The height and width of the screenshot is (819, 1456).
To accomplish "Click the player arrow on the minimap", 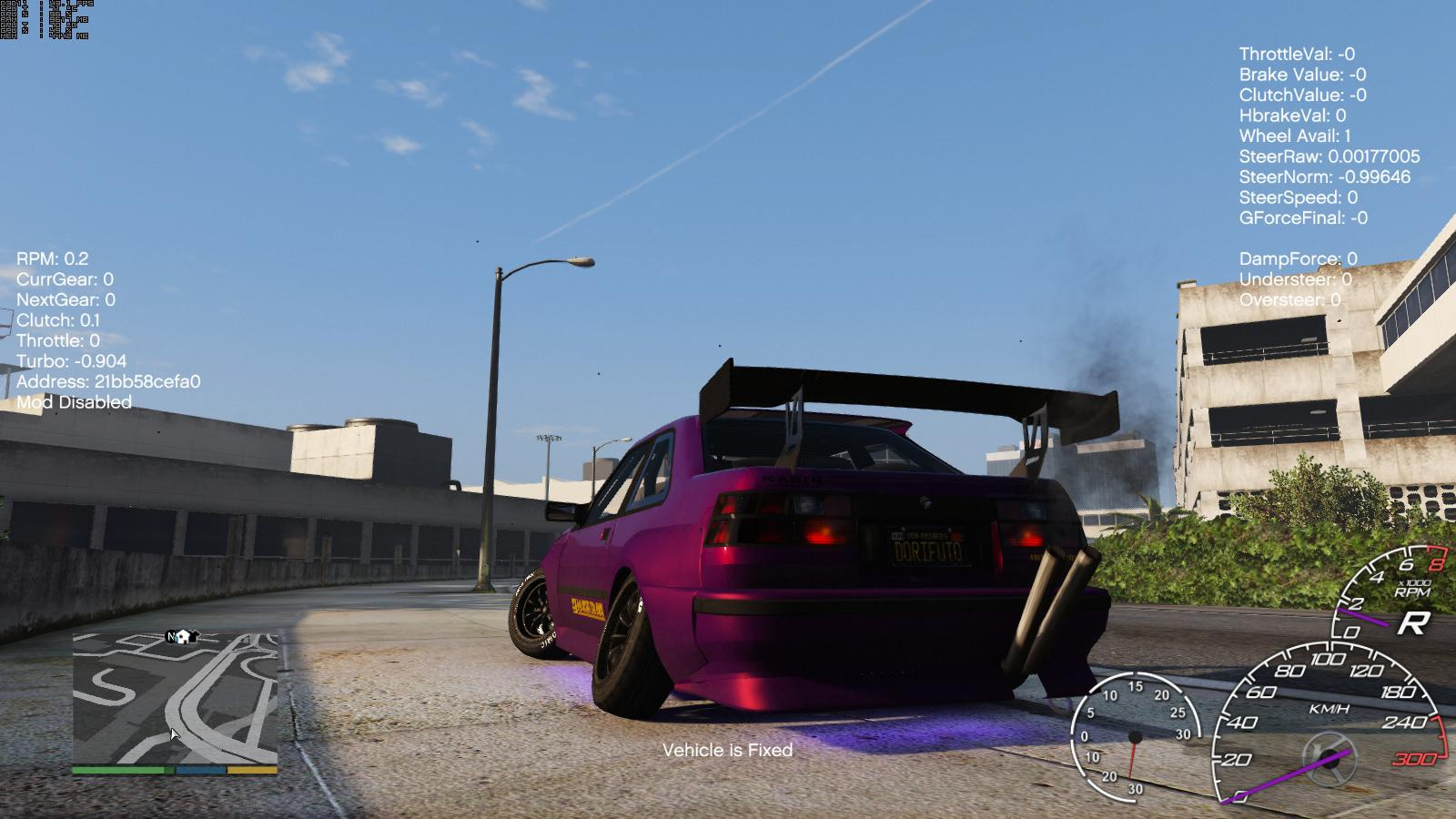I will coord(175,734).
